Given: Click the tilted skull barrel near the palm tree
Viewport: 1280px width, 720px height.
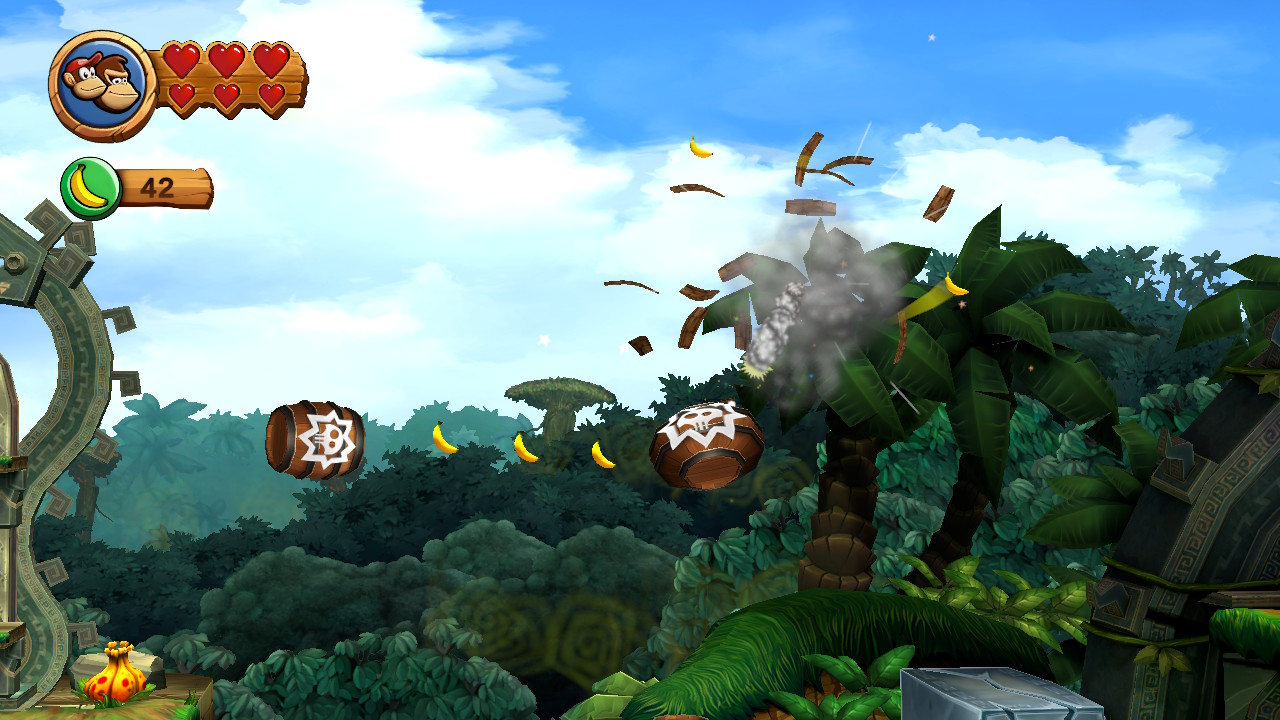Looking at the screenshot, I should [x=707, y=442].
